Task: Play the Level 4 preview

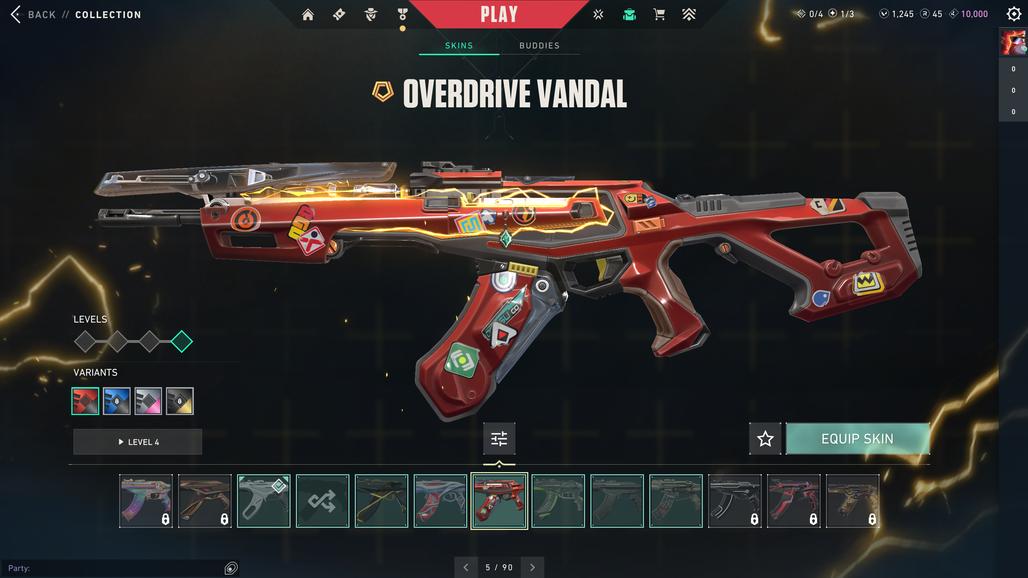Action: pos(138,442)
